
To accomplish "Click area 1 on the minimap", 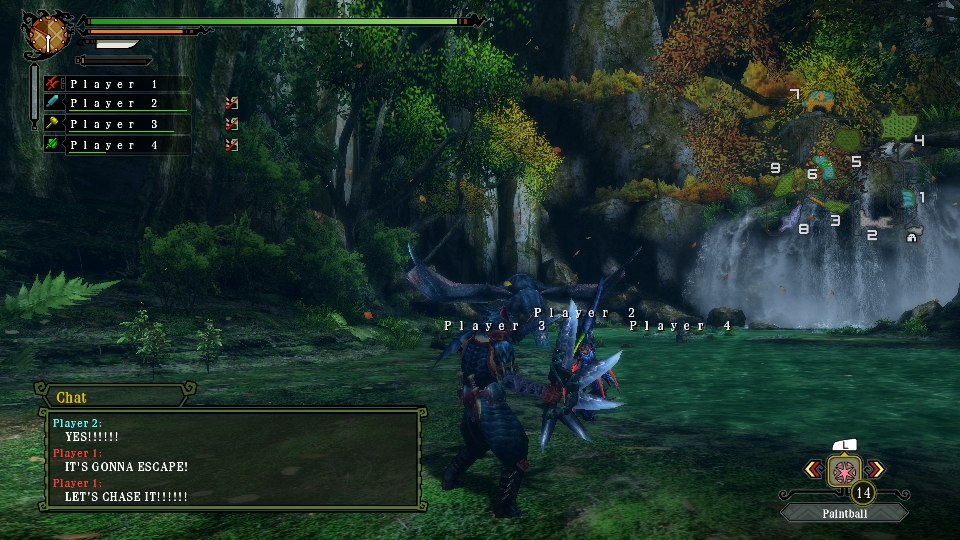I will (x=921, y=198).
